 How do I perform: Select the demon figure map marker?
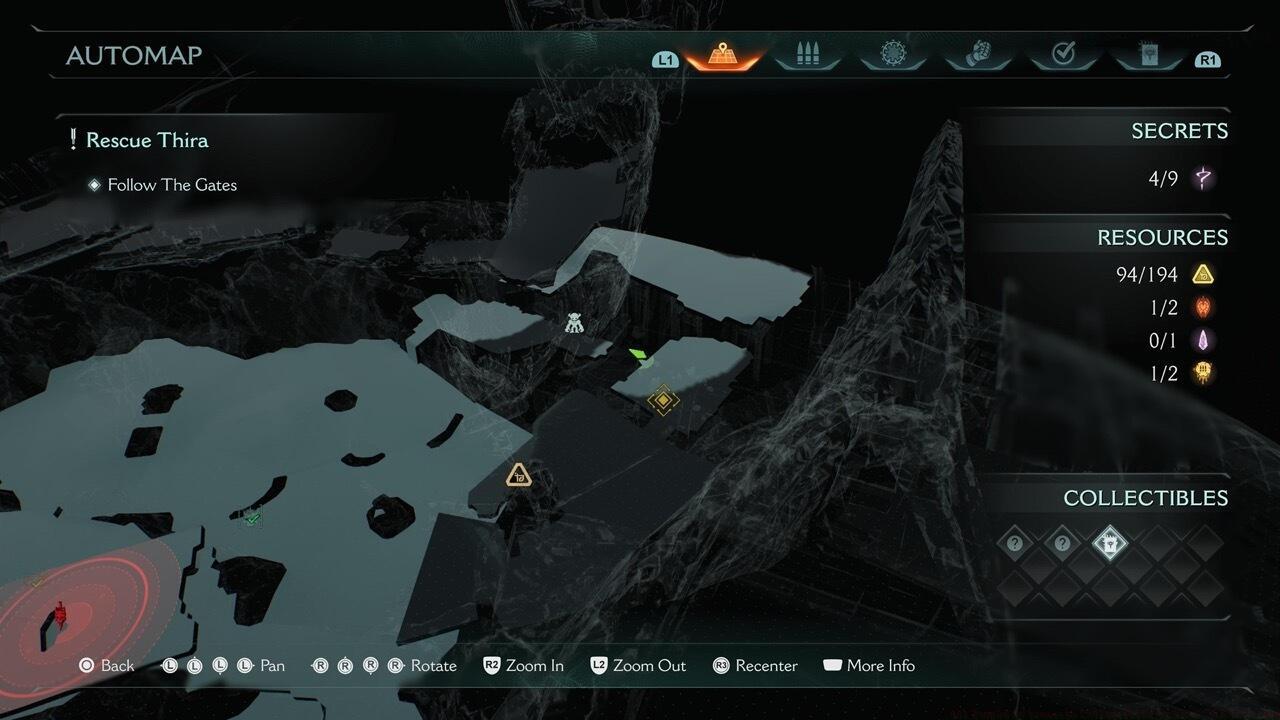point(573,323)
